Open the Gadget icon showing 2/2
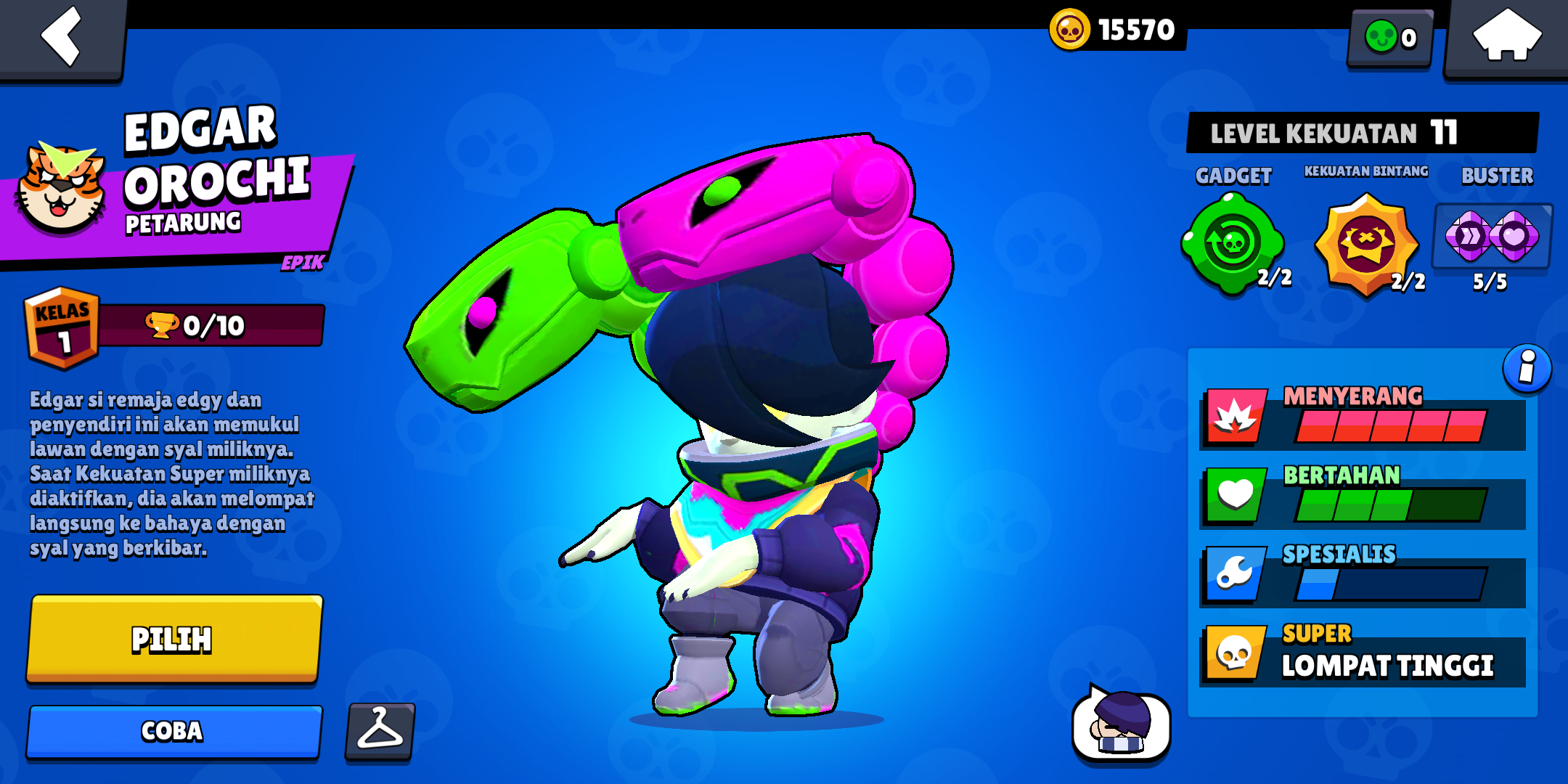 coord(1232,243)
